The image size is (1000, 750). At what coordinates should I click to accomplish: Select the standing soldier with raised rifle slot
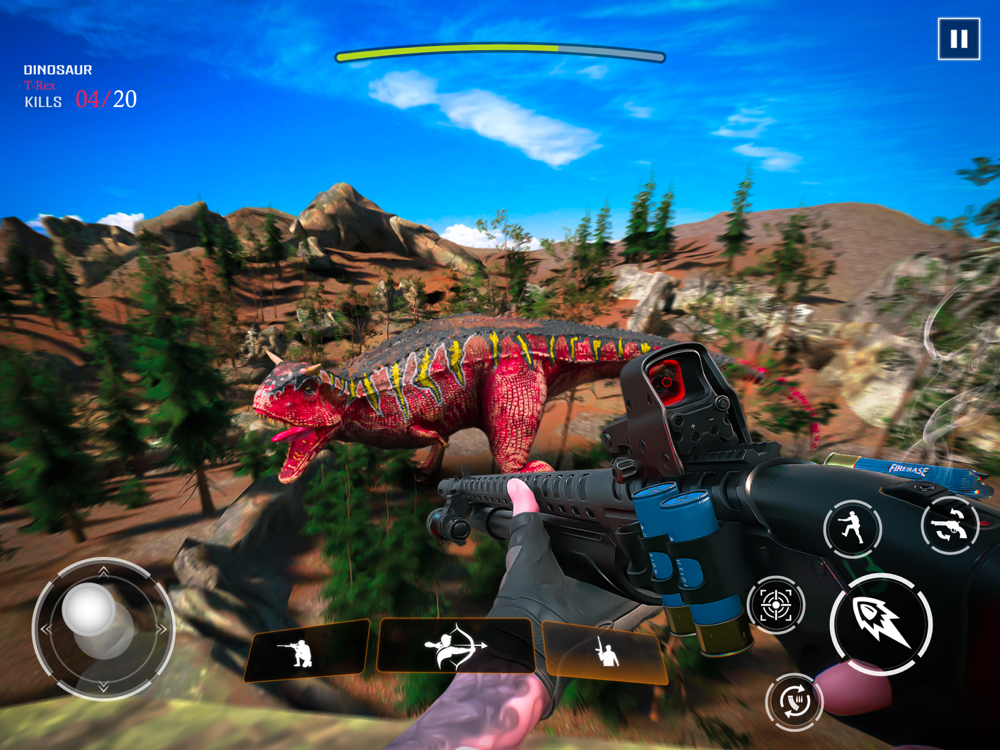pos(604,654)
